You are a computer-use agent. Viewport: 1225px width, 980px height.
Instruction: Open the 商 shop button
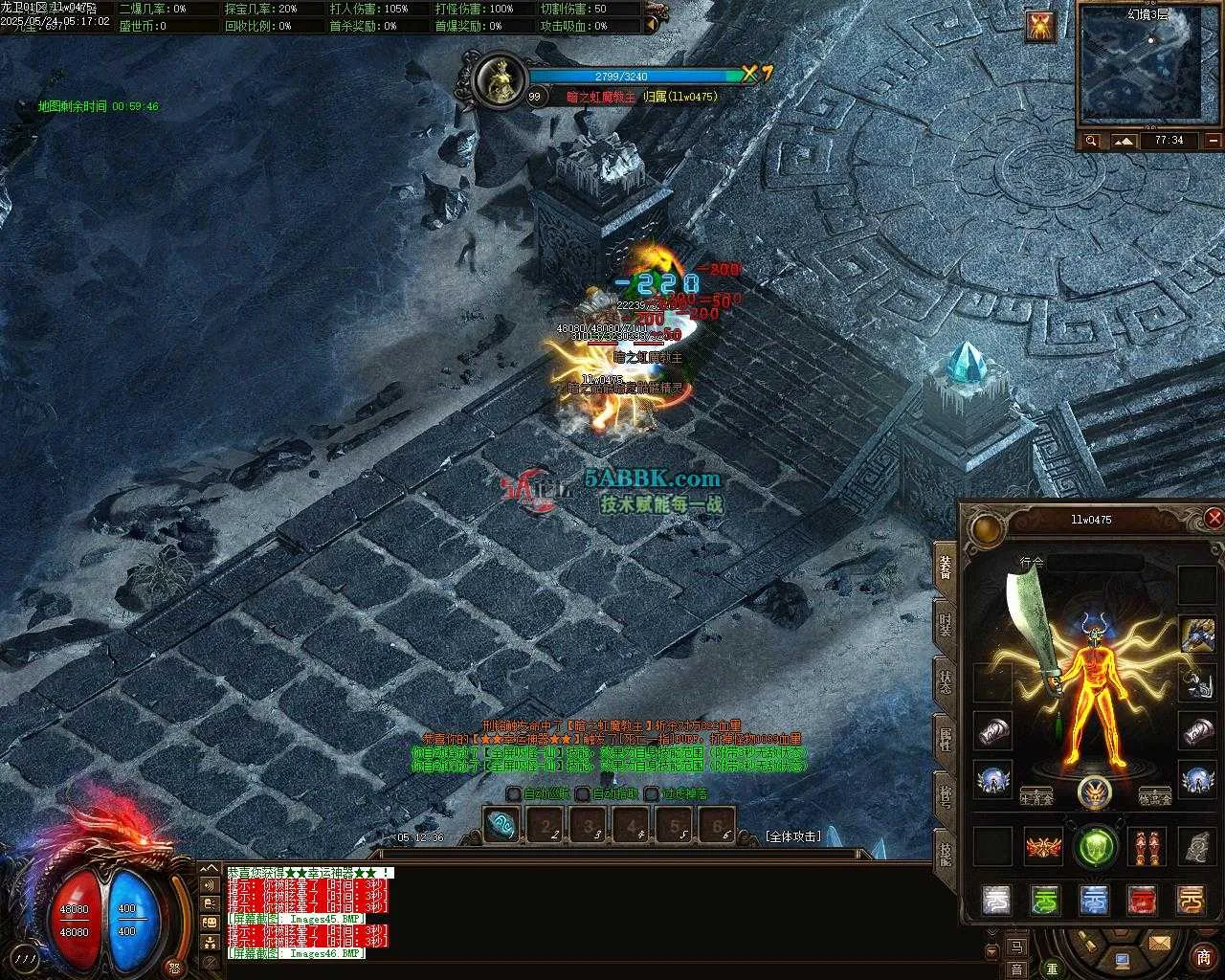1203,958
